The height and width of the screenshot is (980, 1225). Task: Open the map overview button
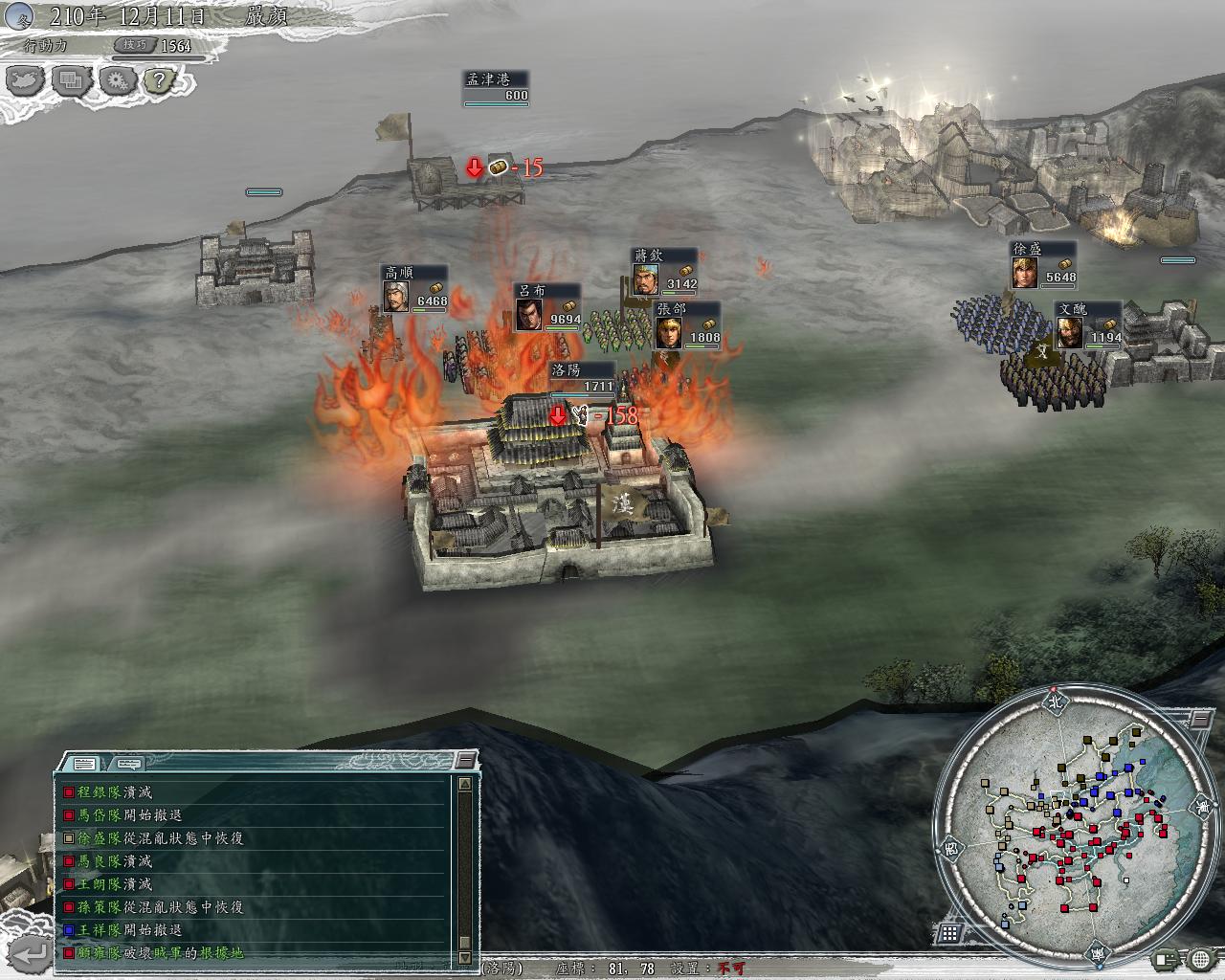click(27, 79)
